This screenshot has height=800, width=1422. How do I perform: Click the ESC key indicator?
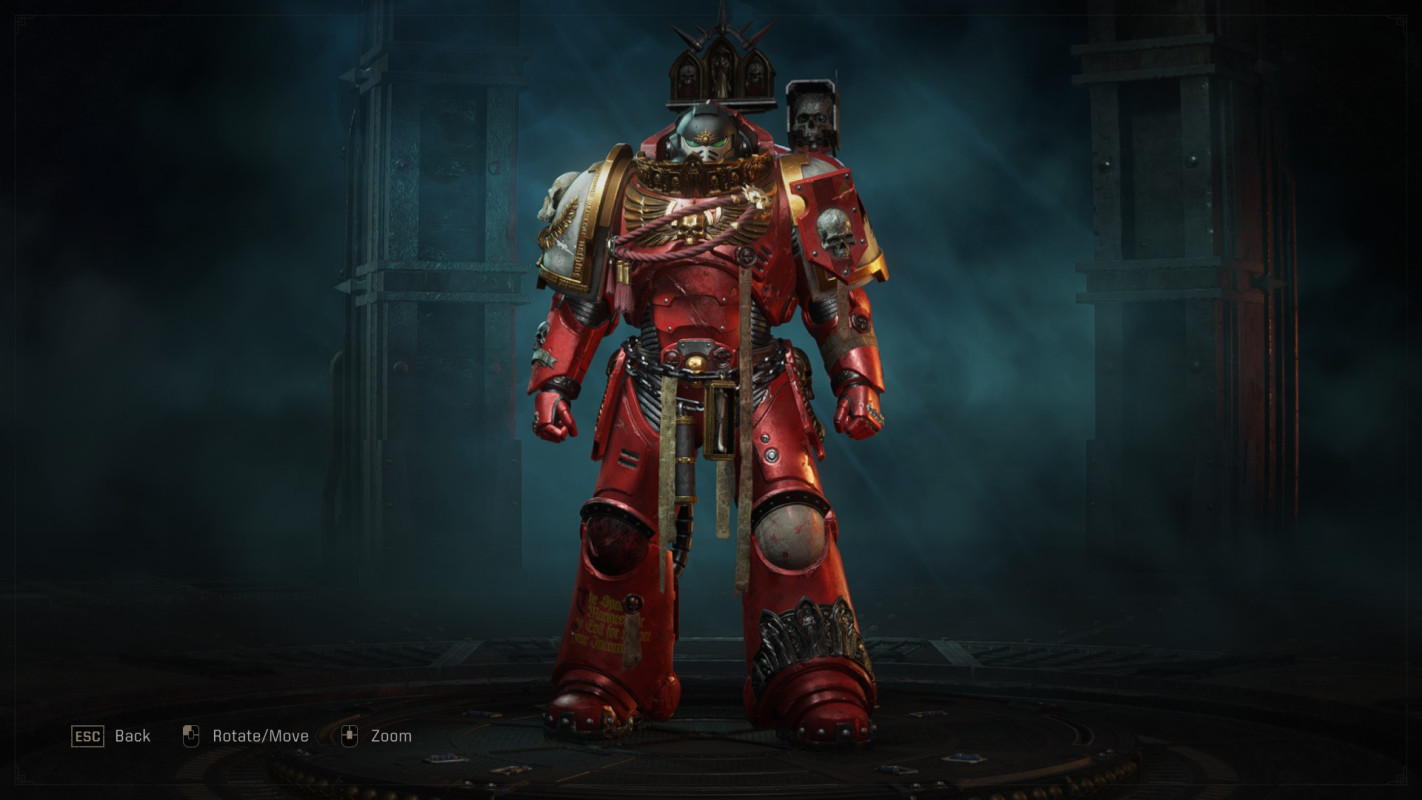(88, 736)
